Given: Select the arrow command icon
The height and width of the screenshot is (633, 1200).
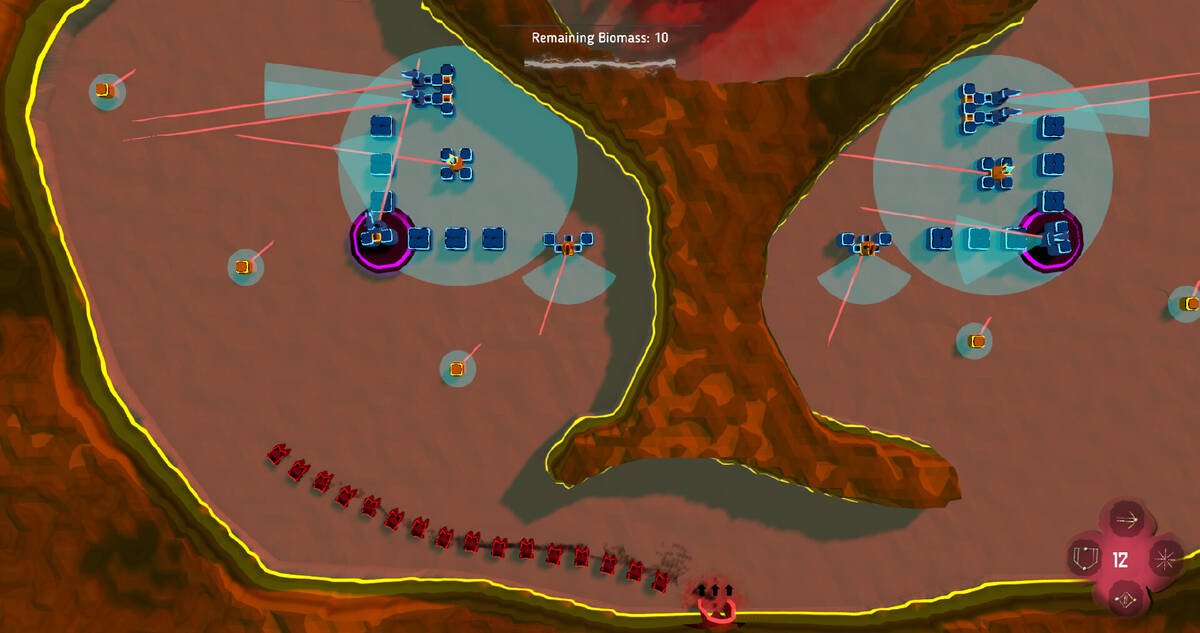Looking at the screenshot, I should [1127, 520].
